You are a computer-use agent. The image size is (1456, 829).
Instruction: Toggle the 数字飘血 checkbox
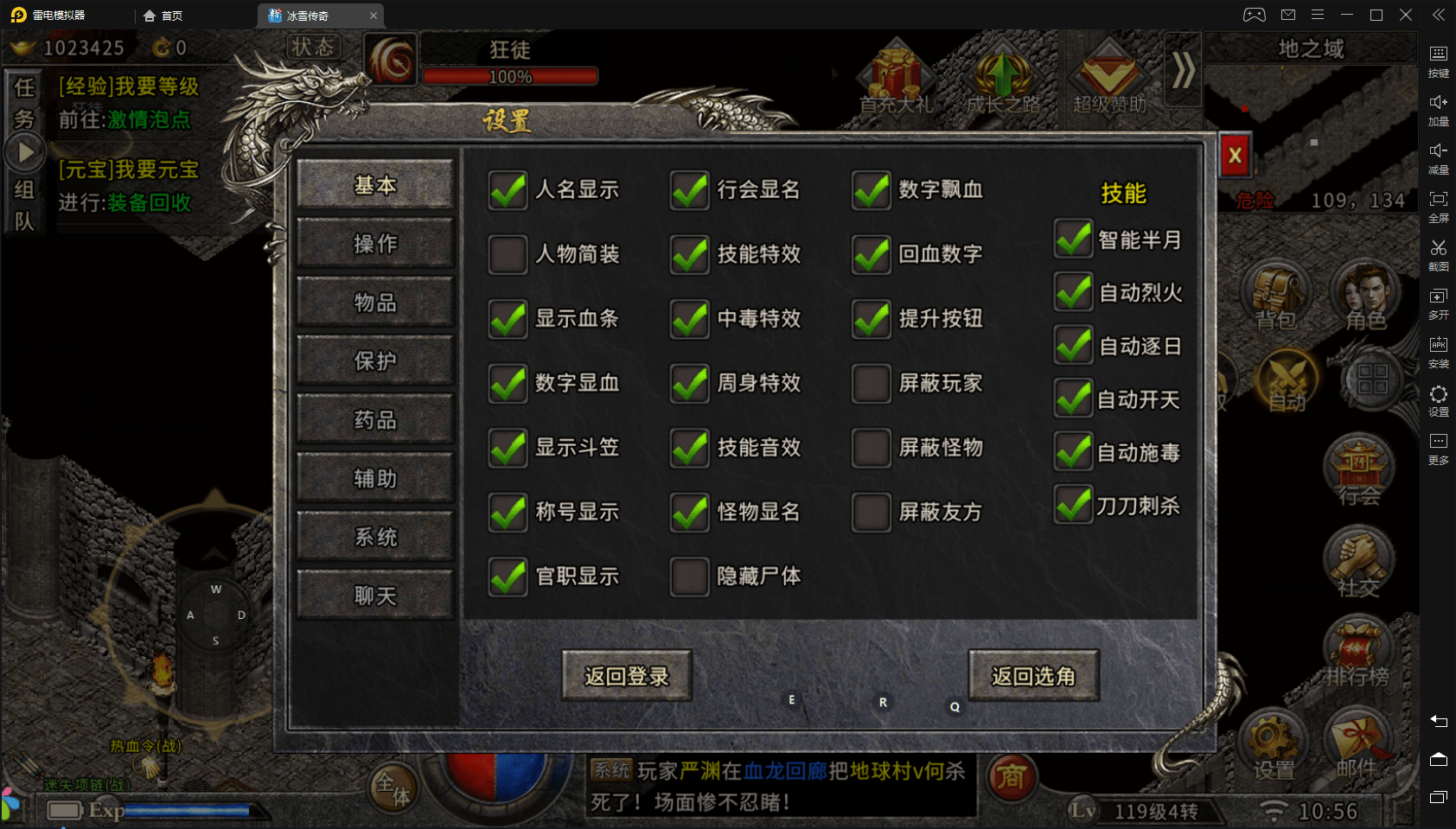[x=872, y=190]
